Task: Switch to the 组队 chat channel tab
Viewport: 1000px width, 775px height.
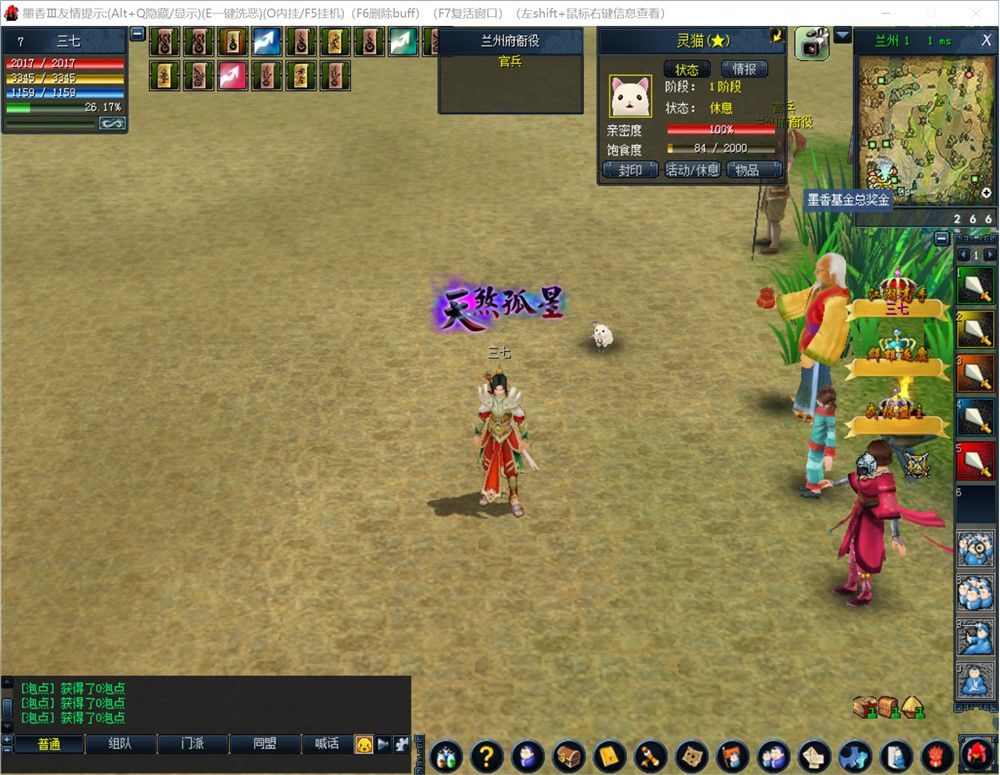Action: pos(120,744)
